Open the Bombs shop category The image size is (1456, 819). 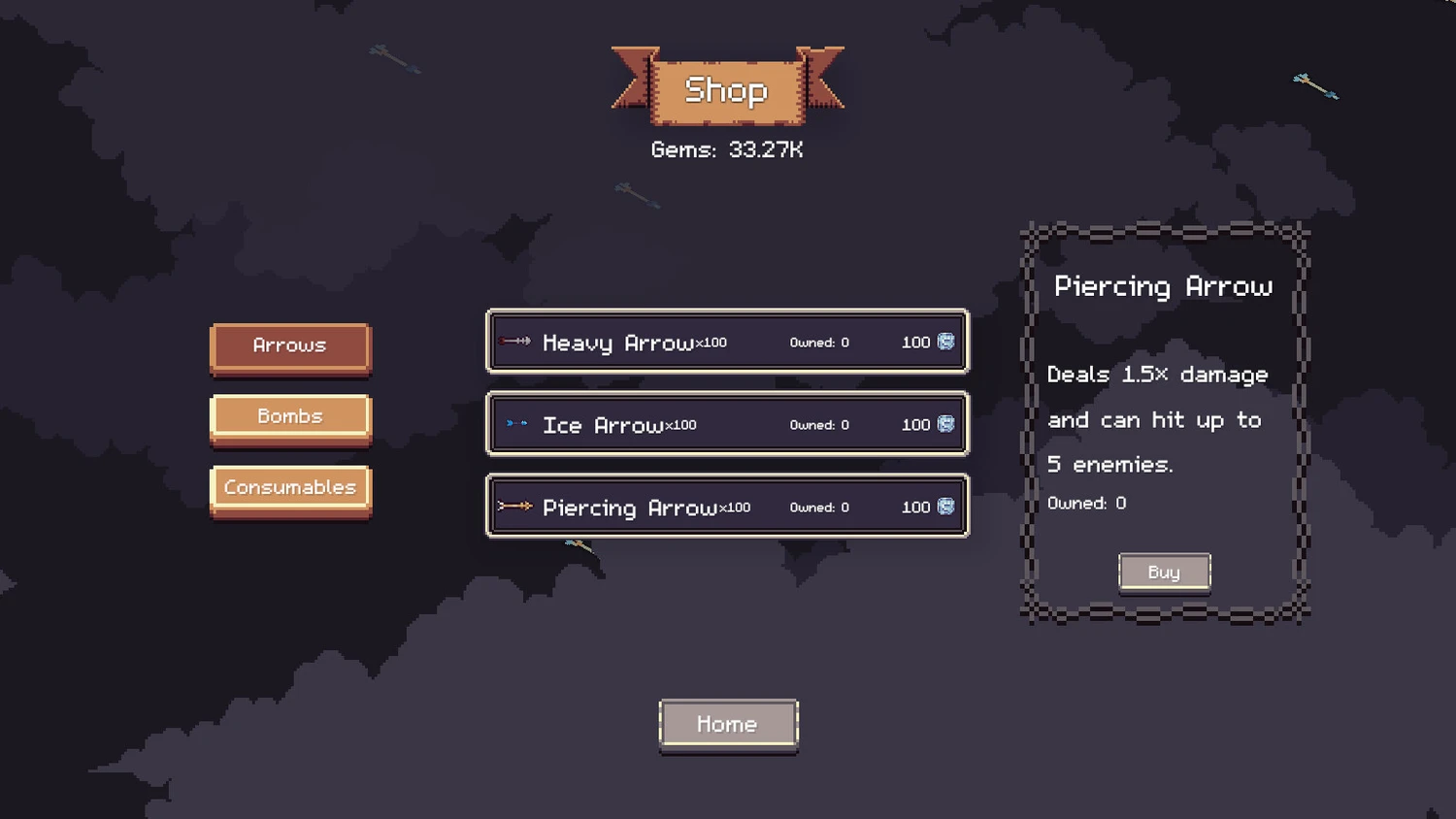pos(290,417)
